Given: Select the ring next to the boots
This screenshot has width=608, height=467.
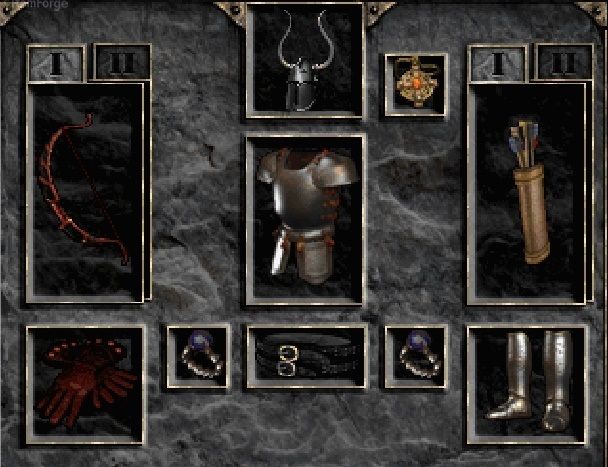Looking at the screenshot, I should tap(416, 354).
